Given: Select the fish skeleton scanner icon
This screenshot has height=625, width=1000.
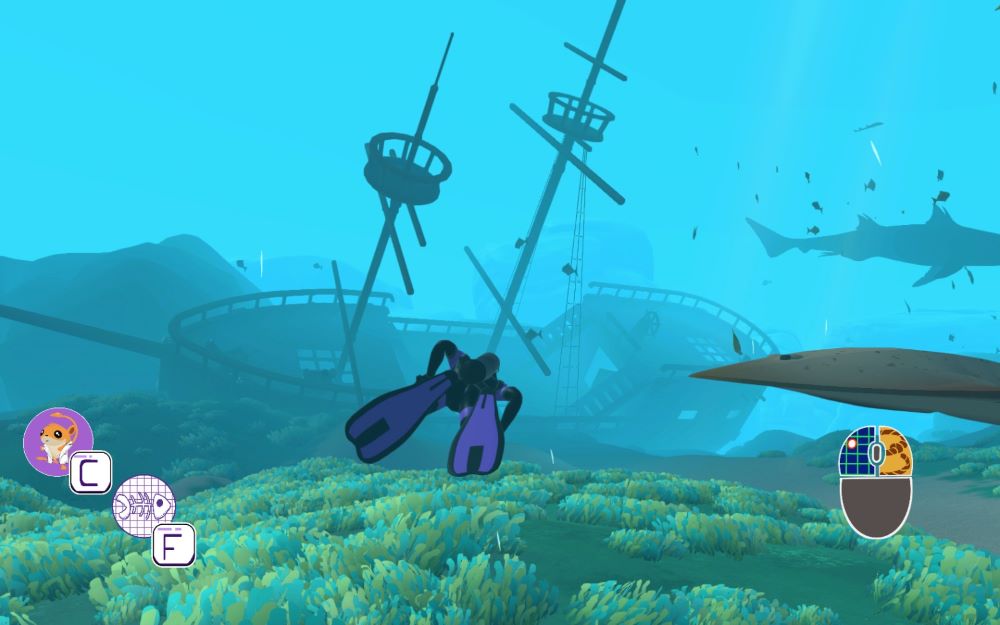Looking at the screenshot, I should (142, 505).
